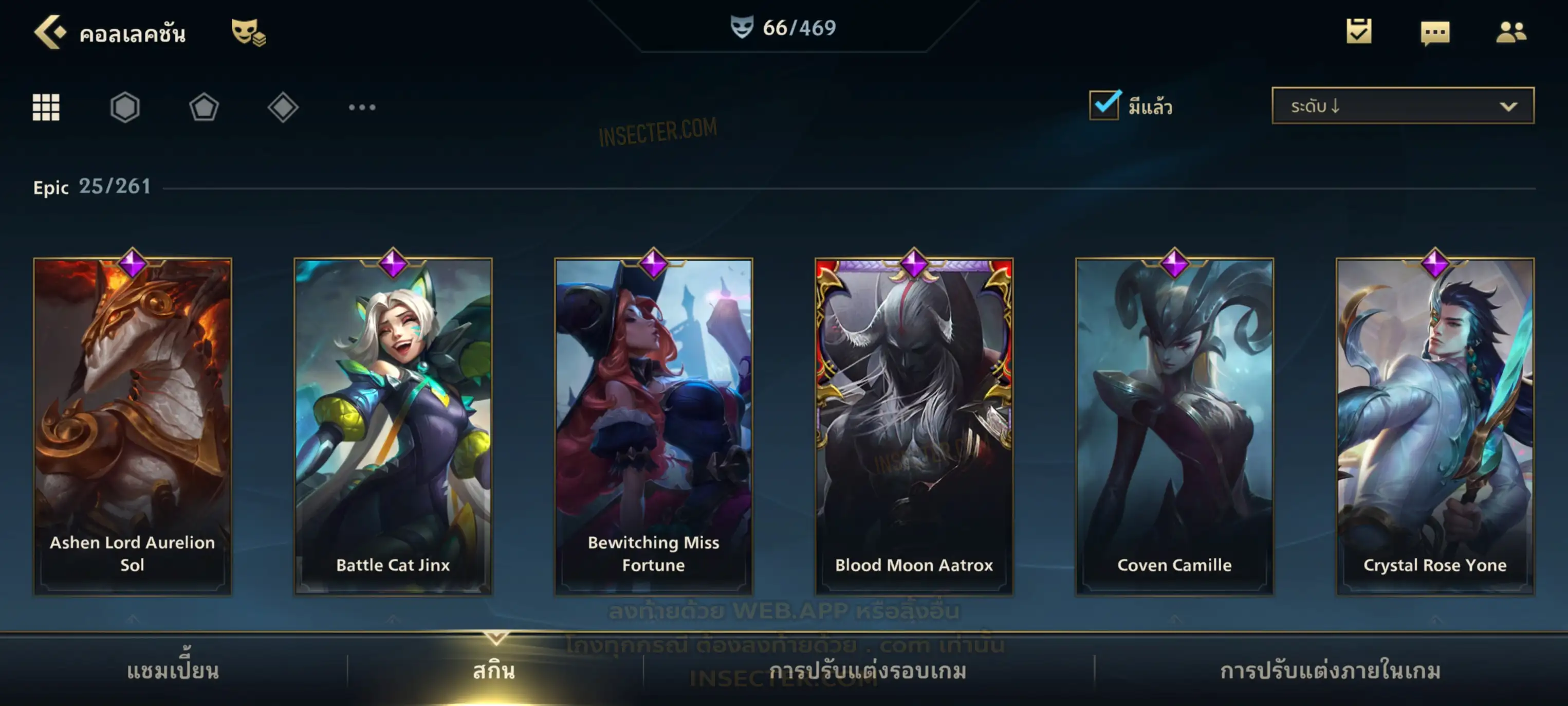Show all skins with grid filter
1568x706 pixels.
46,107
